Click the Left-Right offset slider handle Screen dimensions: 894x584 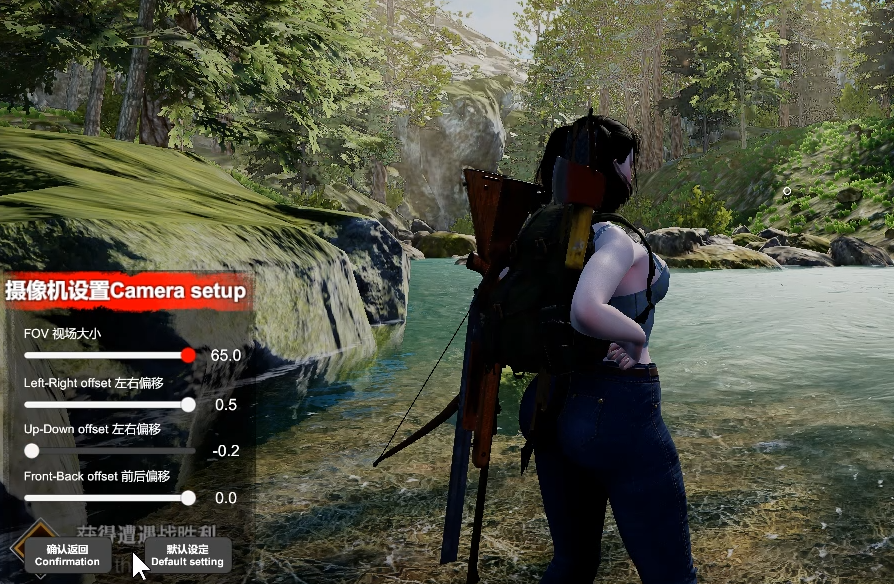point(188,405)
